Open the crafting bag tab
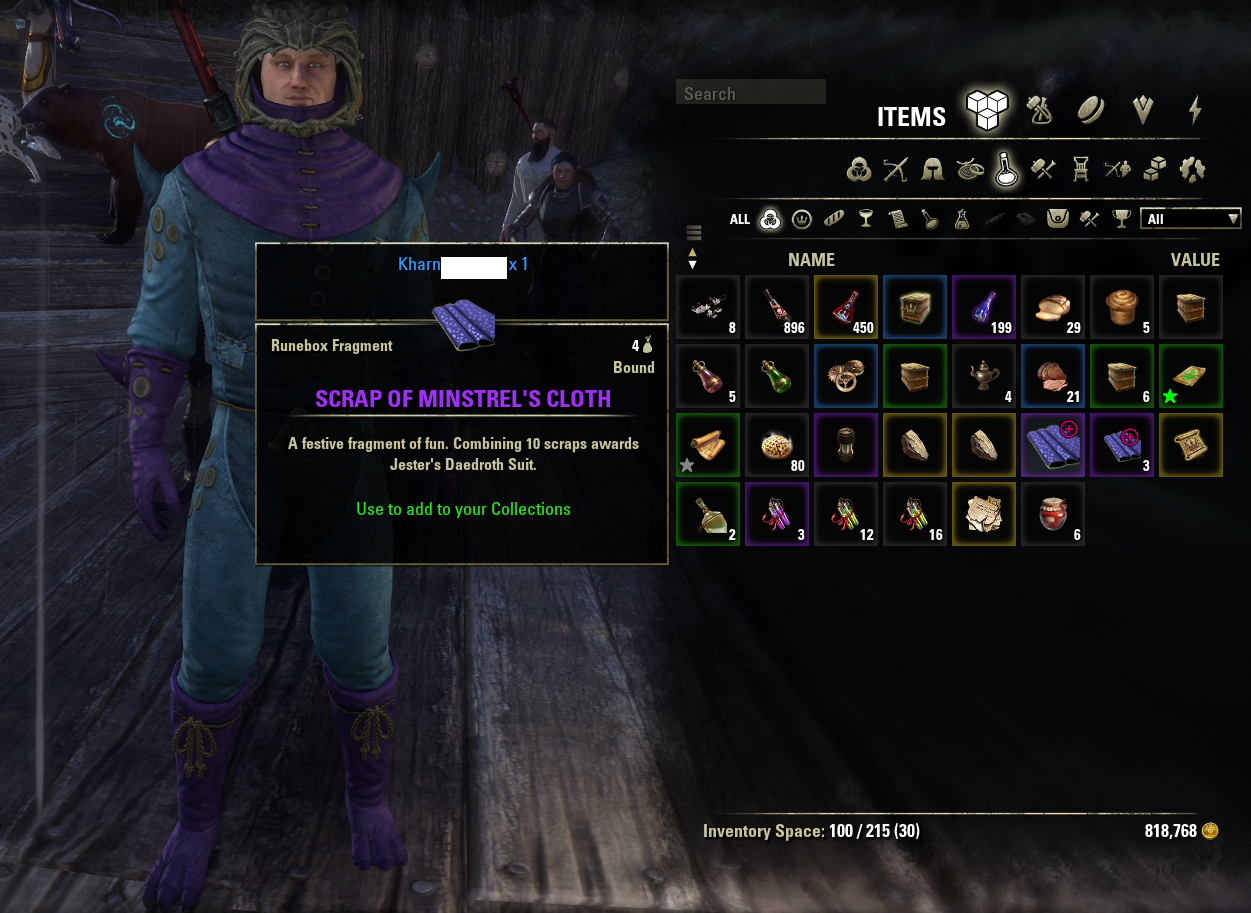The height and width of the screenshot is (913, 1251). pos(1040,110)
